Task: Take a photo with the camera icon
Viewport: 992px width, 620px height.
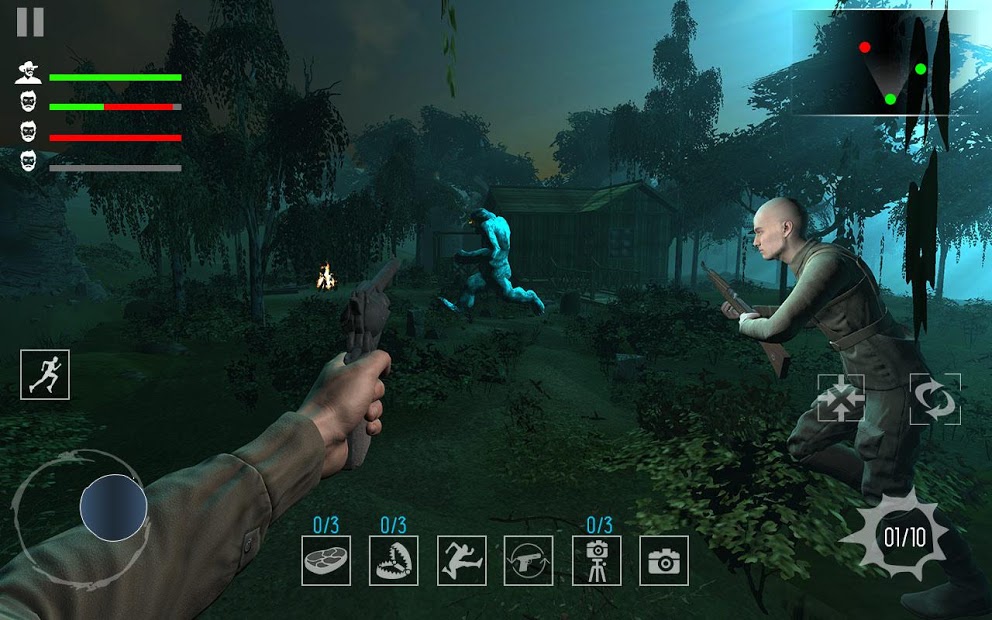Action: pyautogui.click(x=663, y=561)
